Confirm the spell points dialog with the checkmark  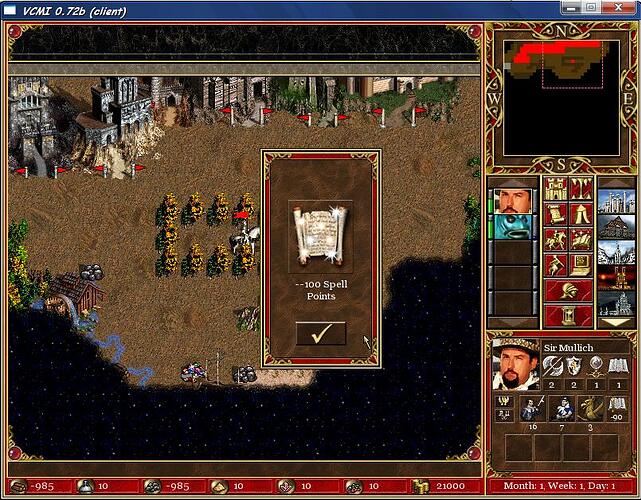tap(321, 334)
